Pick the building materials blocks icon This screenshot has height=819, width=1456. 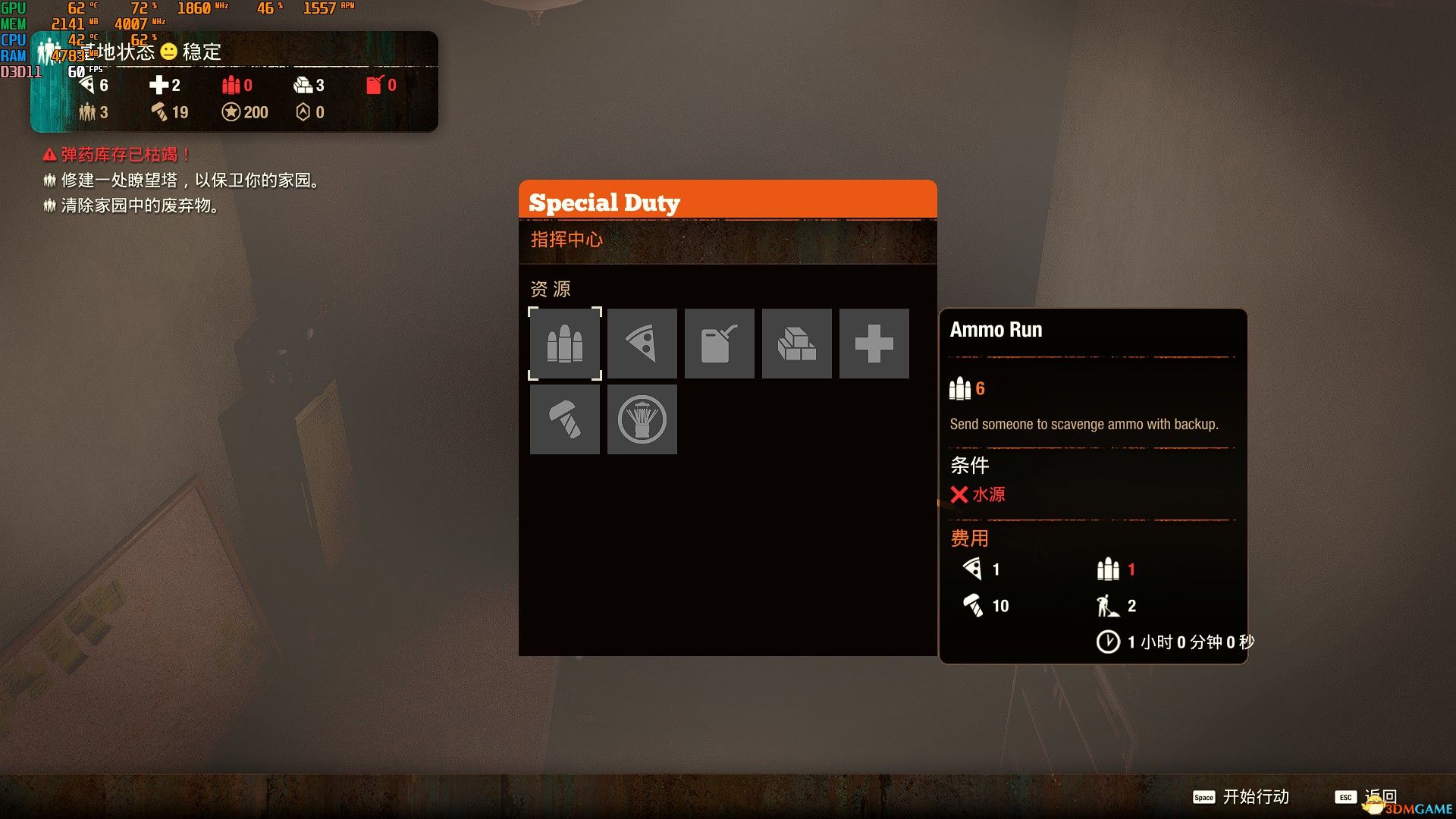pyautogui.click(x=797, y=344)
